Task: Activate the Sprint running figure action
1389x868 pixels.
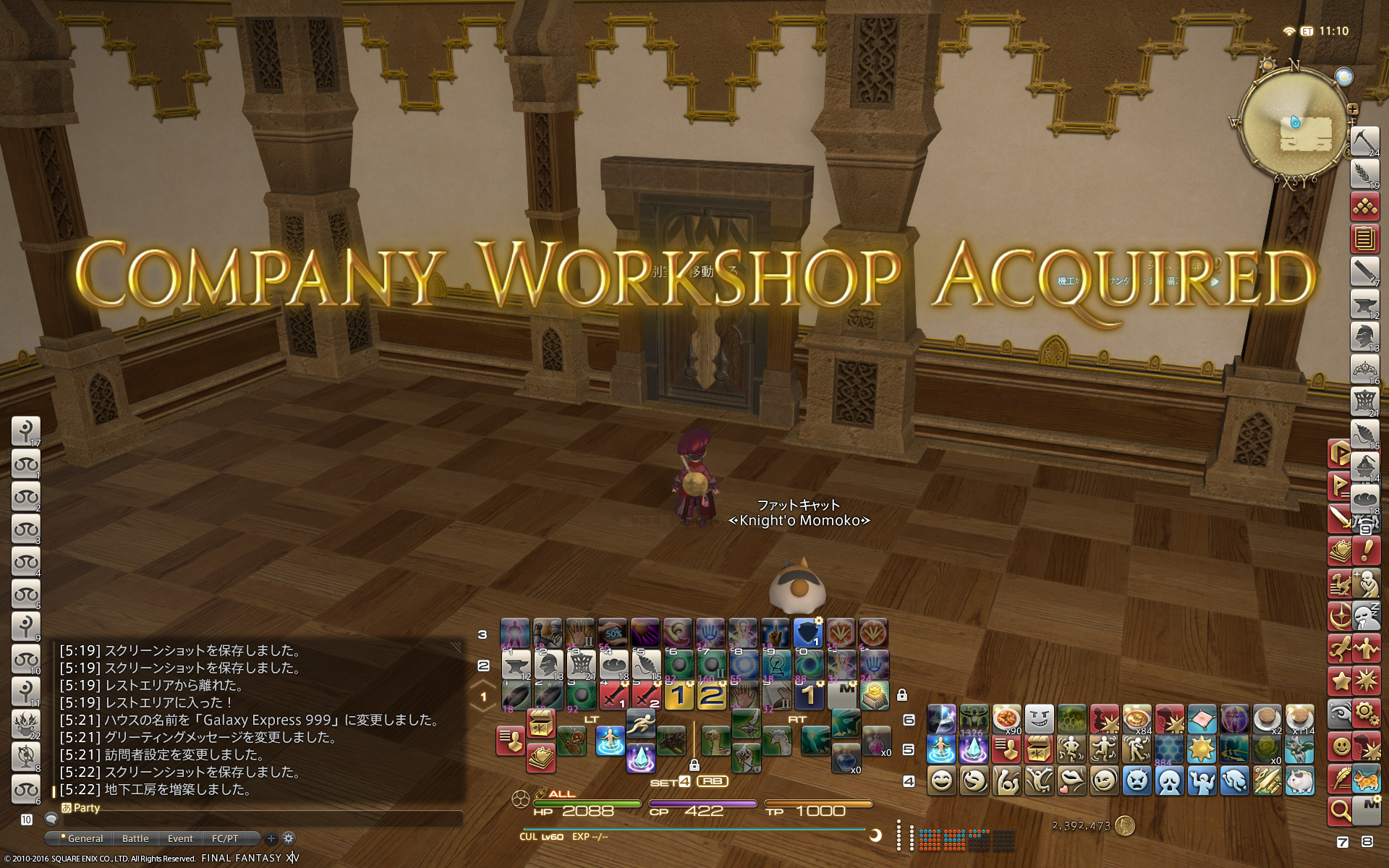Action: 640,722
